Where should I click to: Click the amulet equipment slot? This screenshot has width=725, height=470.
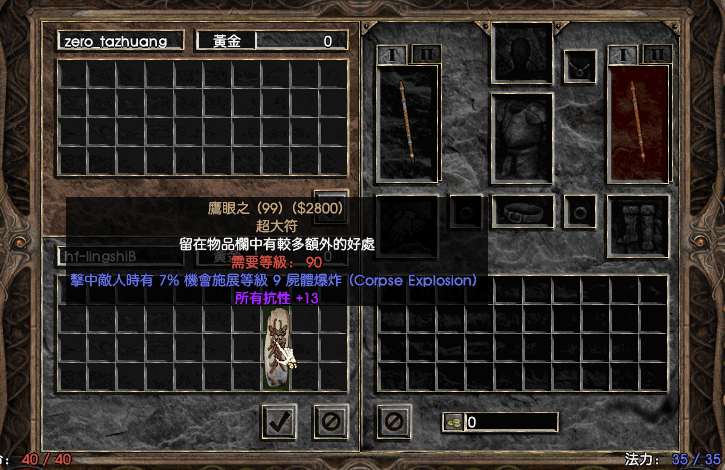click(x=580, y=67)
